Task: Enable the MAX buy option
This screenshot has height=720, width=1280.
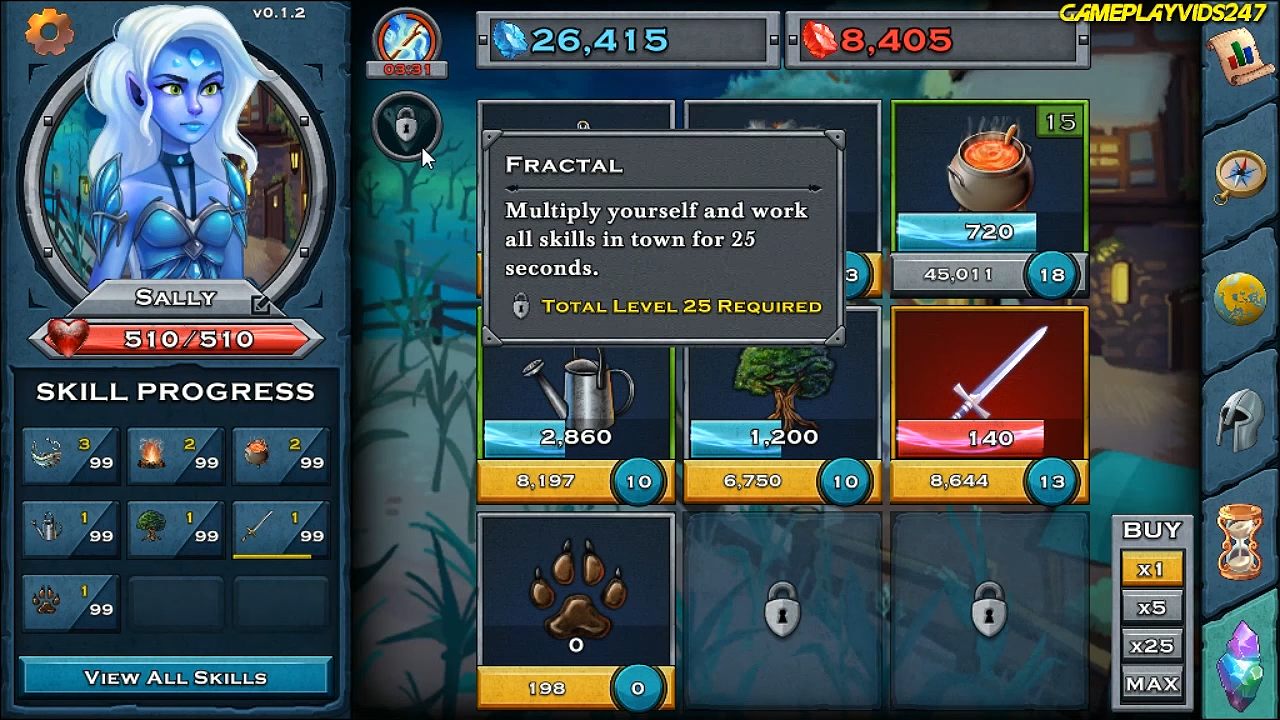Action: click(x=1152, y=683)
